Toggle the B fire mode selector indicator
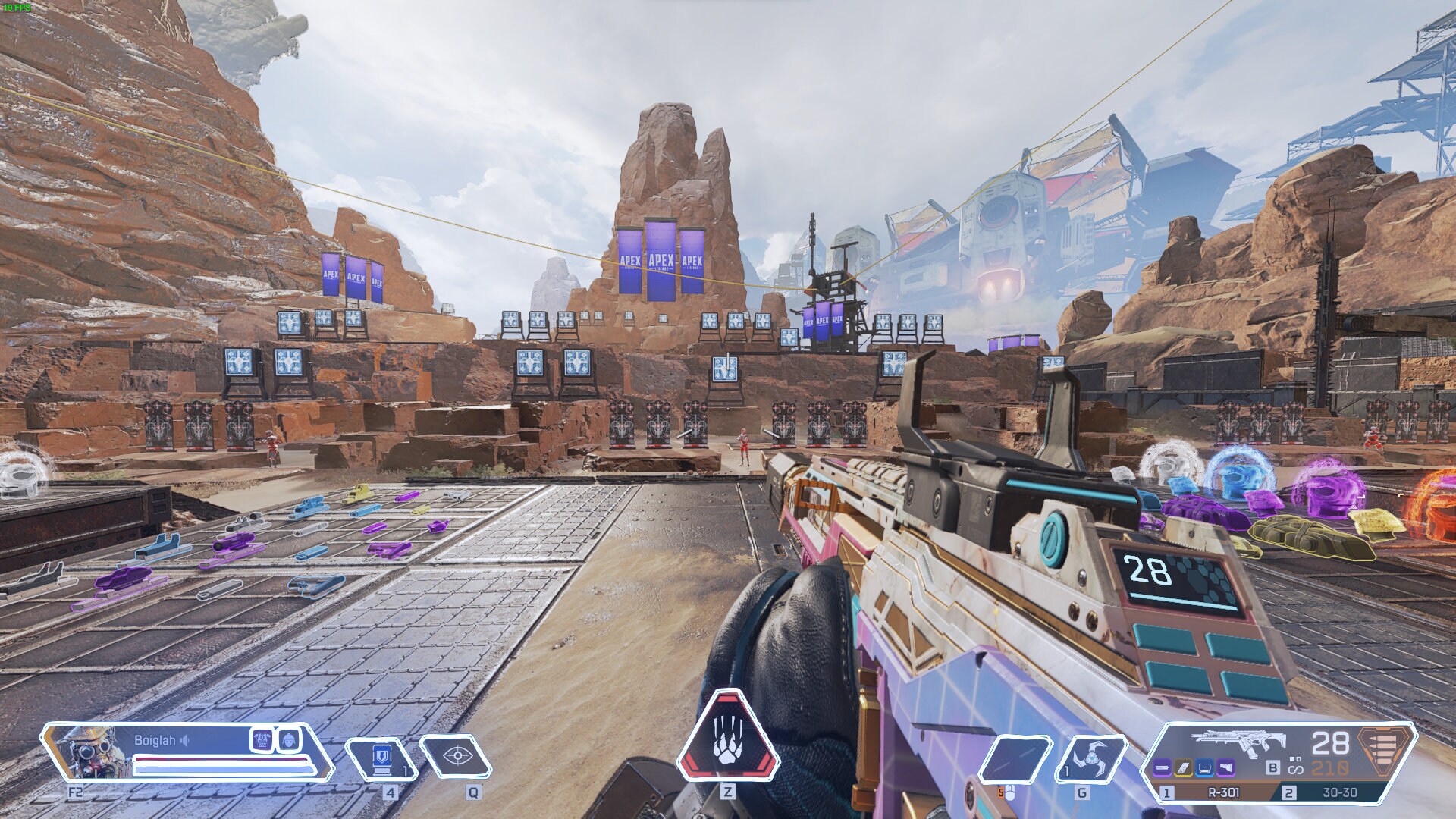 tap(1272, 768)
